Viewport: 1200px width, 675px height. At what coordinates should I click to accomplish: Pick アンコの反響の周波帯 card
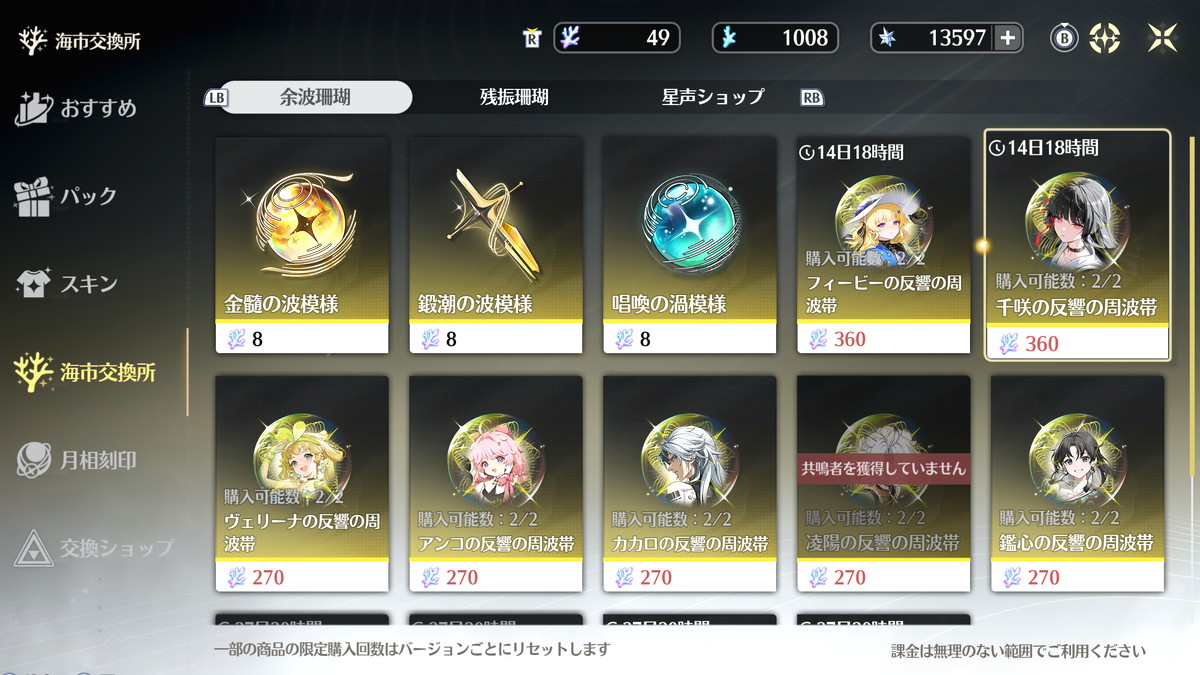tap(496, 483)
